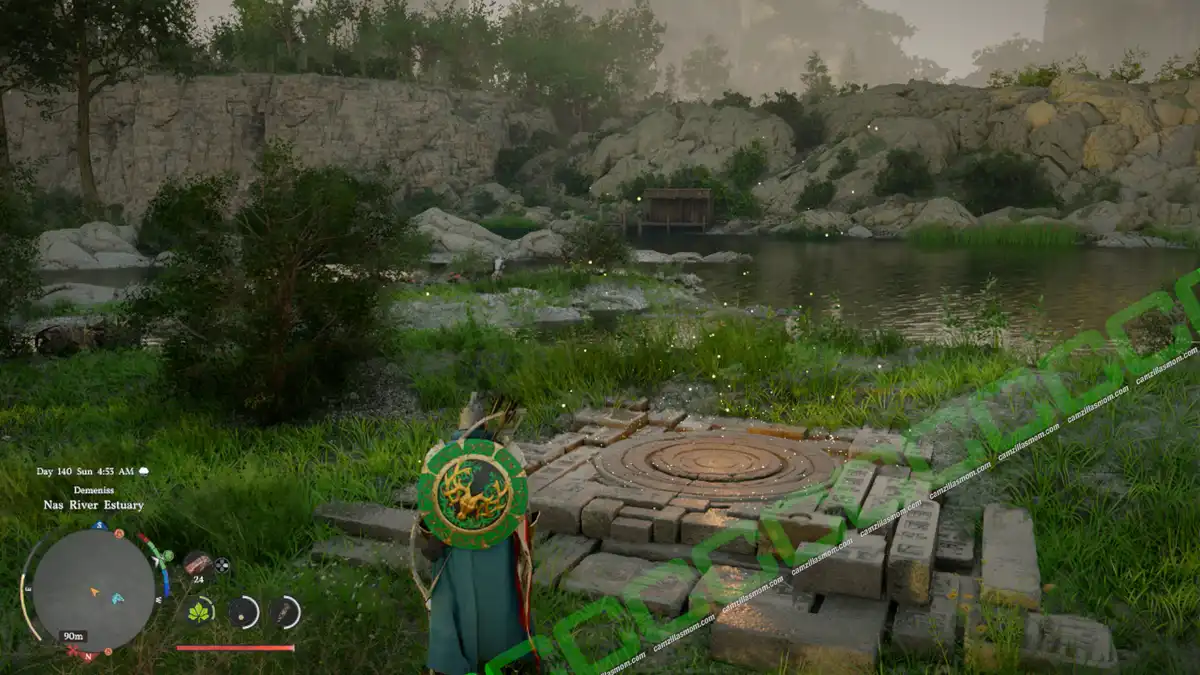
Task: Select the red crossed marker below minimap
Action: 72,652
